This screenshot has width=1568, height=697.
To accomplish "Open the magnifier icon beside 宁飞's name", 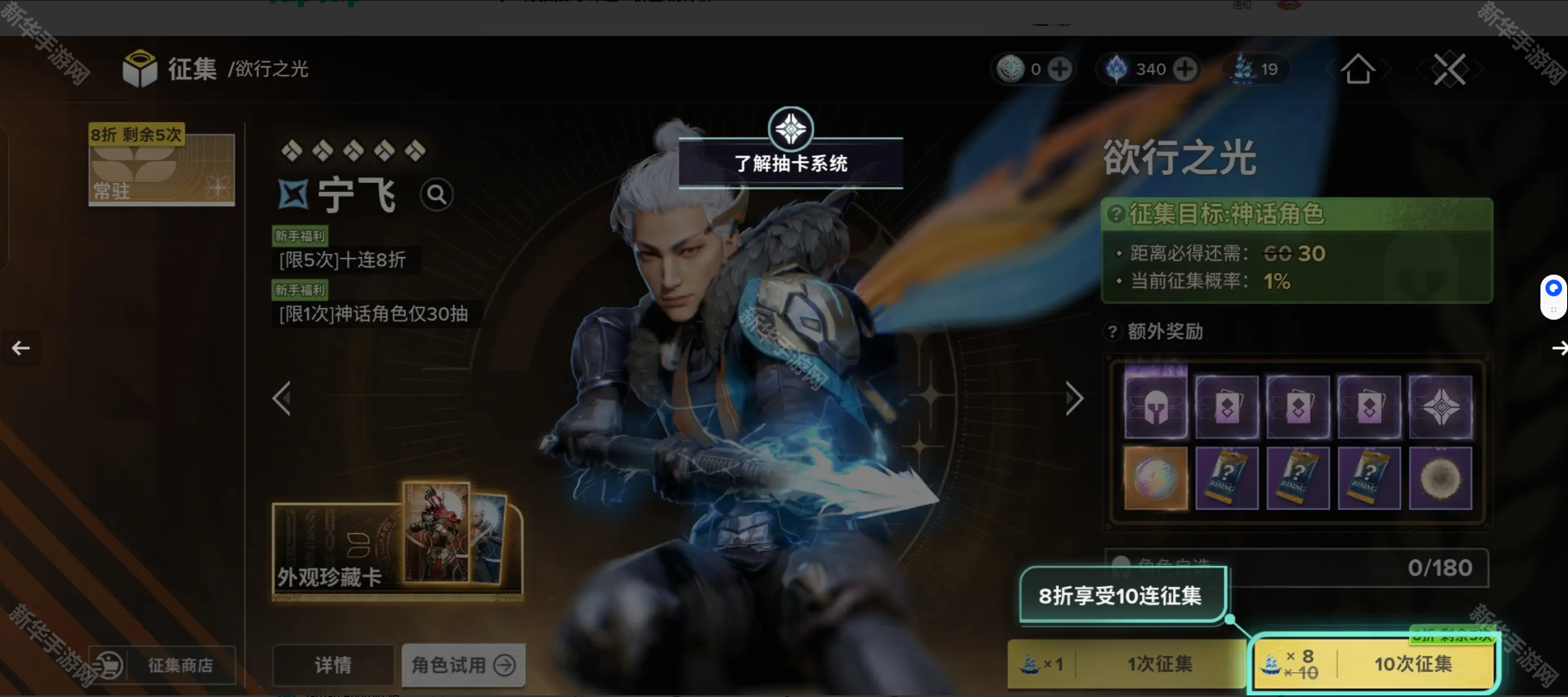I will (437, 194).
